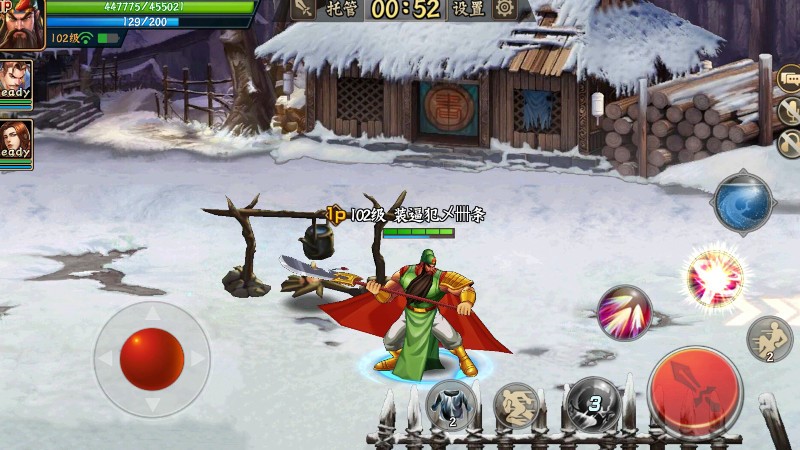The height and width of the screenshot is (450, 800).
Task: Select the bearded Guan Yu player portrait
Action: pyautogui.click(x=20, y=22)
